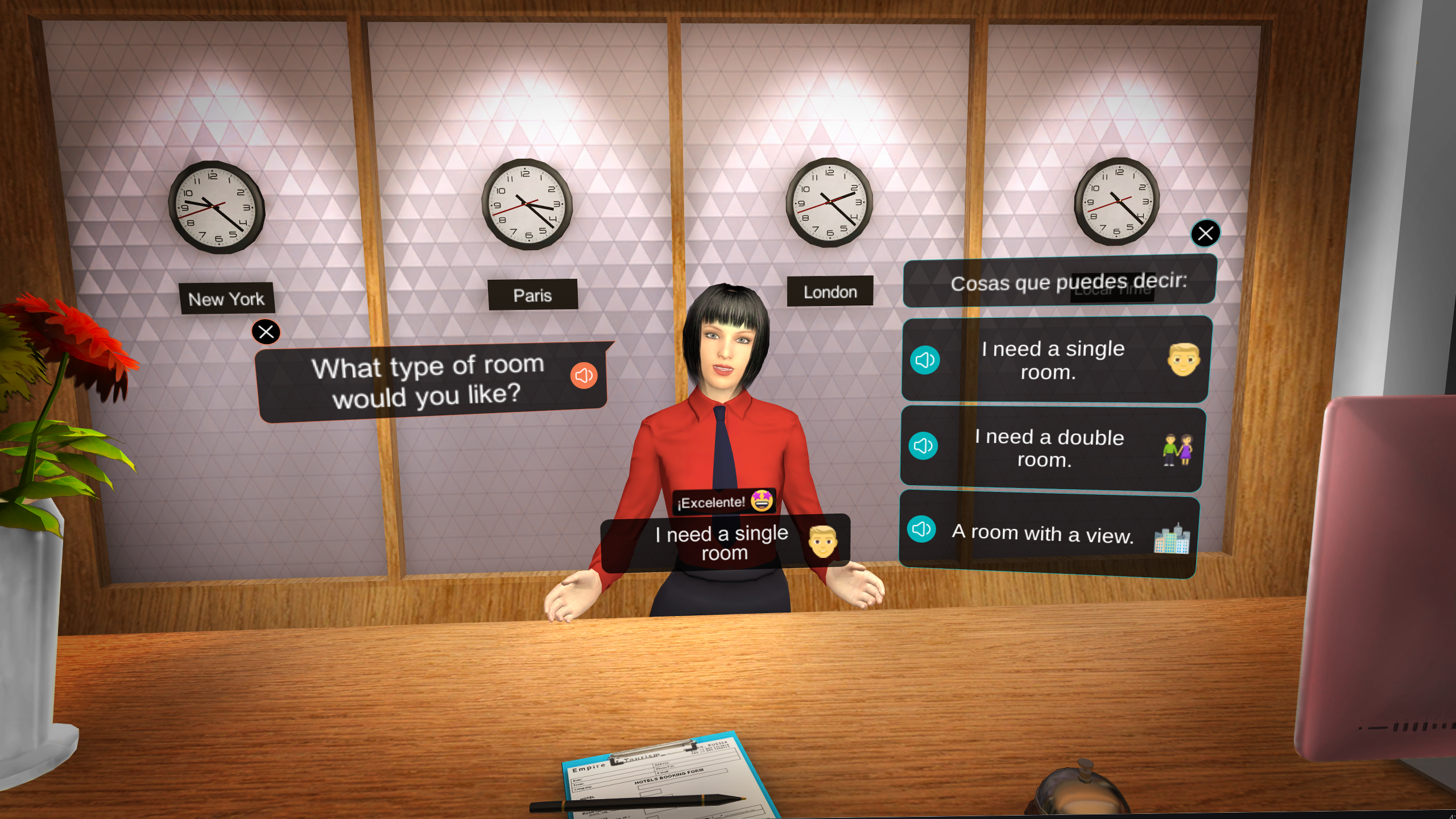Viewport: 1456px width, 819px height.
Task: Choose the "I need a double room." reply
Action: click(1049, 448)
